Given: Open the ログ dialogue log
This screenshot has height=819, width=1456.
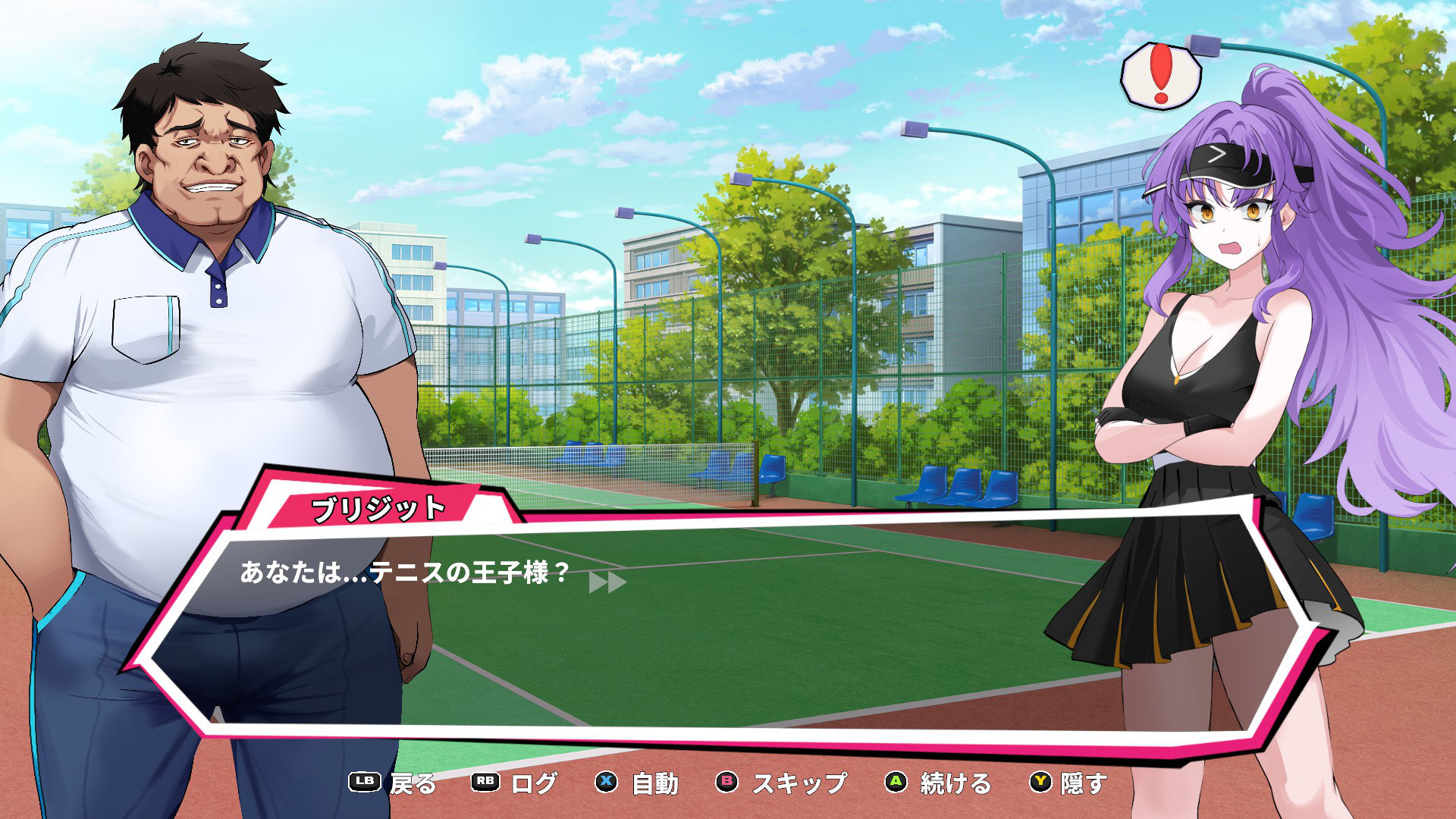Looking at the screenshot, I should [x=534, y=783].
